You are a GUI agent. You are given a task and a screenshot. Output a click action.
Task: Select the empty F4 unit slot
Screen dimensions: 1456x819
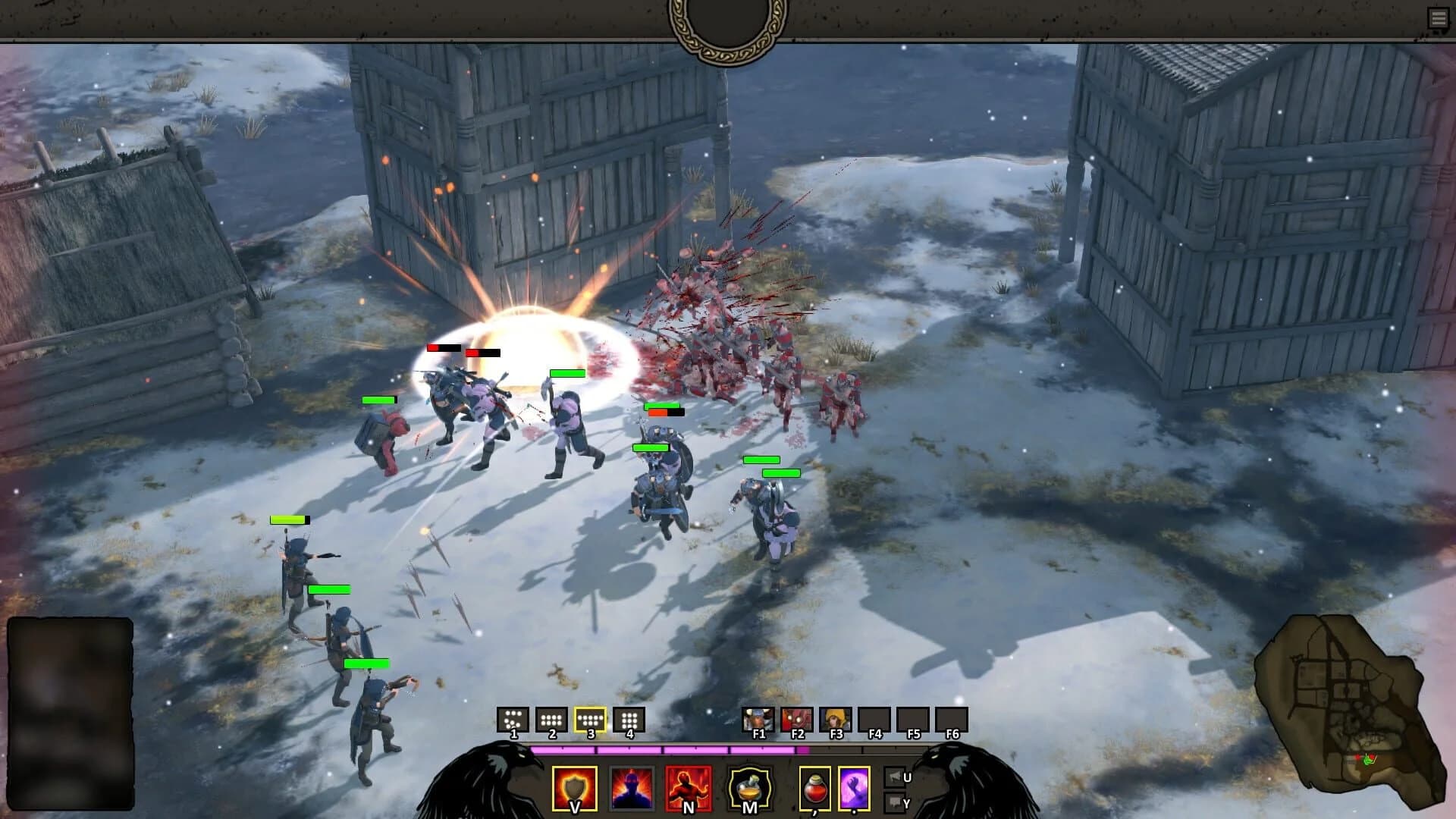(874, 718)
